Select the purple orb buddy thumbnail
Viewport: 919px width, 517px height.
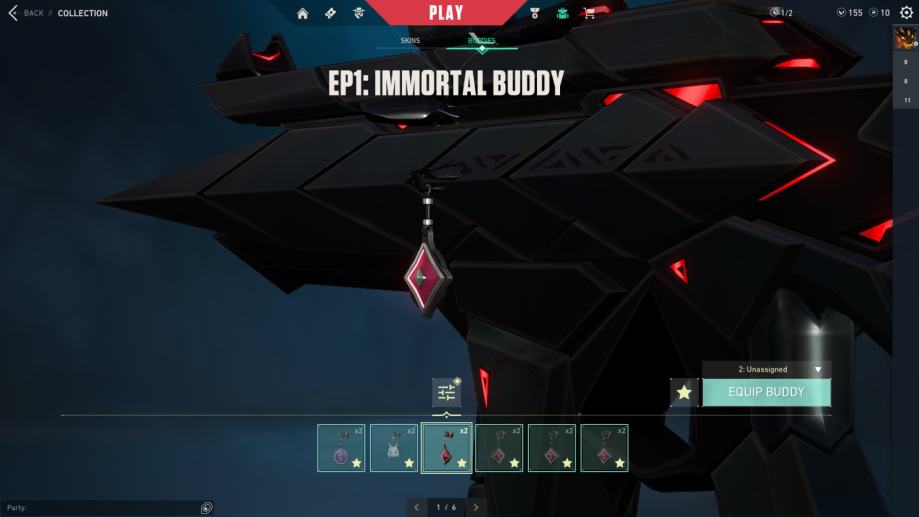pyautogui.click(x=341, y=448)
